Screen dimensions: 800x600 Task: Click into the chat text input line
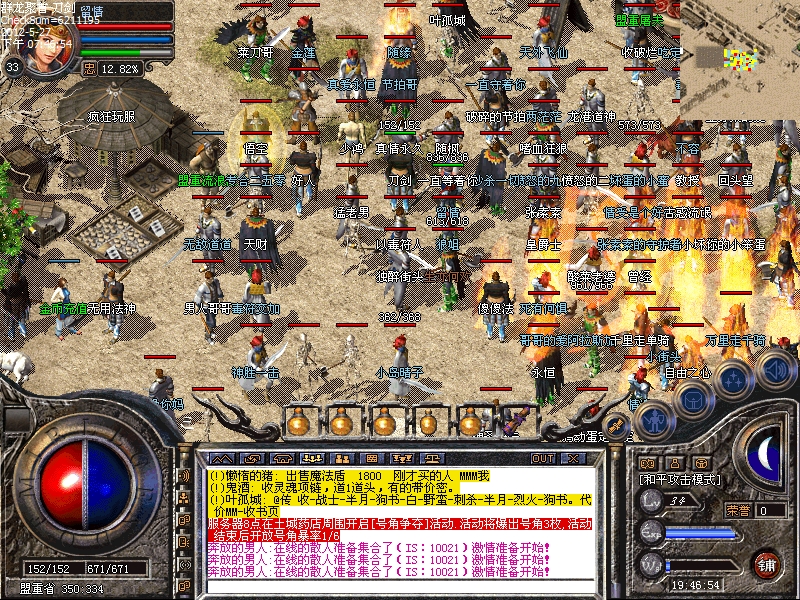tap(400, 587)
